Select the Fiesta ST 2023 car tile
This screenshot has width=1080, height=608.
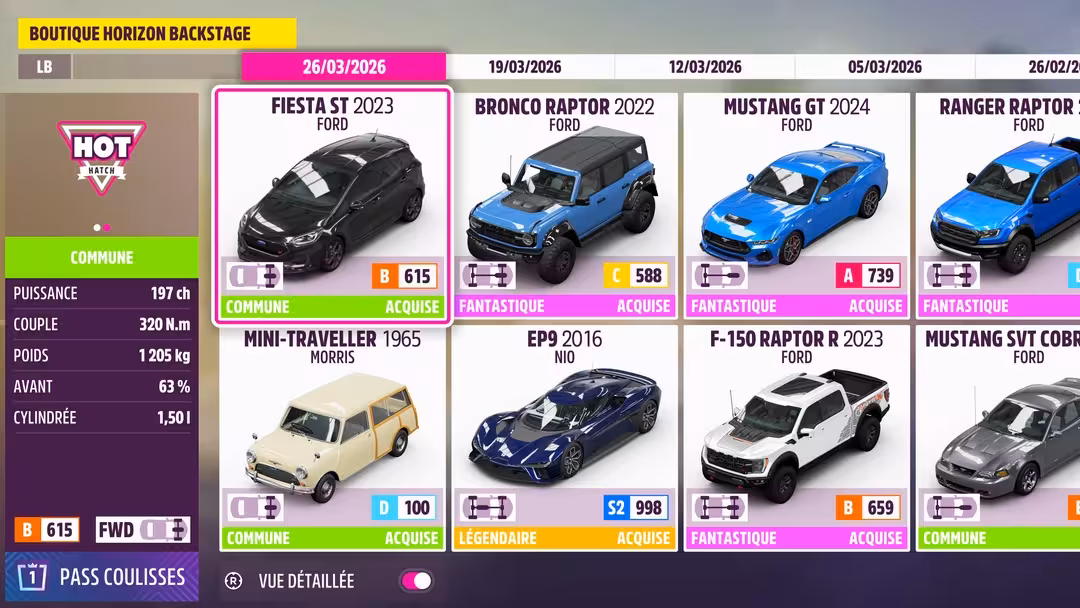332,205
